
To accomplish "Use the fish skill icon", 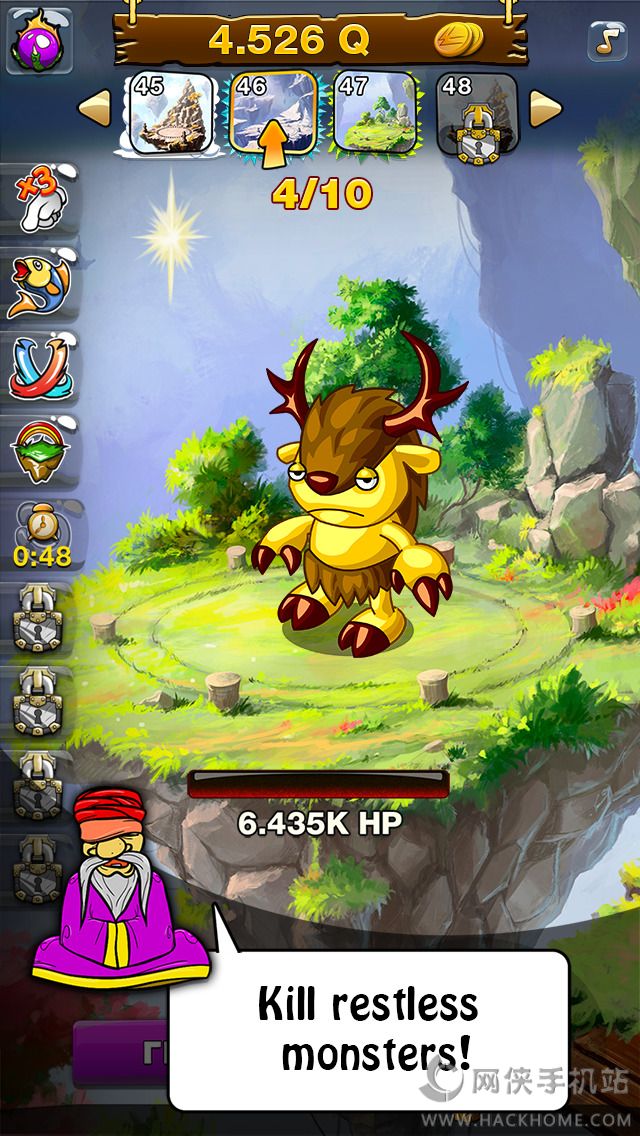I will tap(41, 283).
